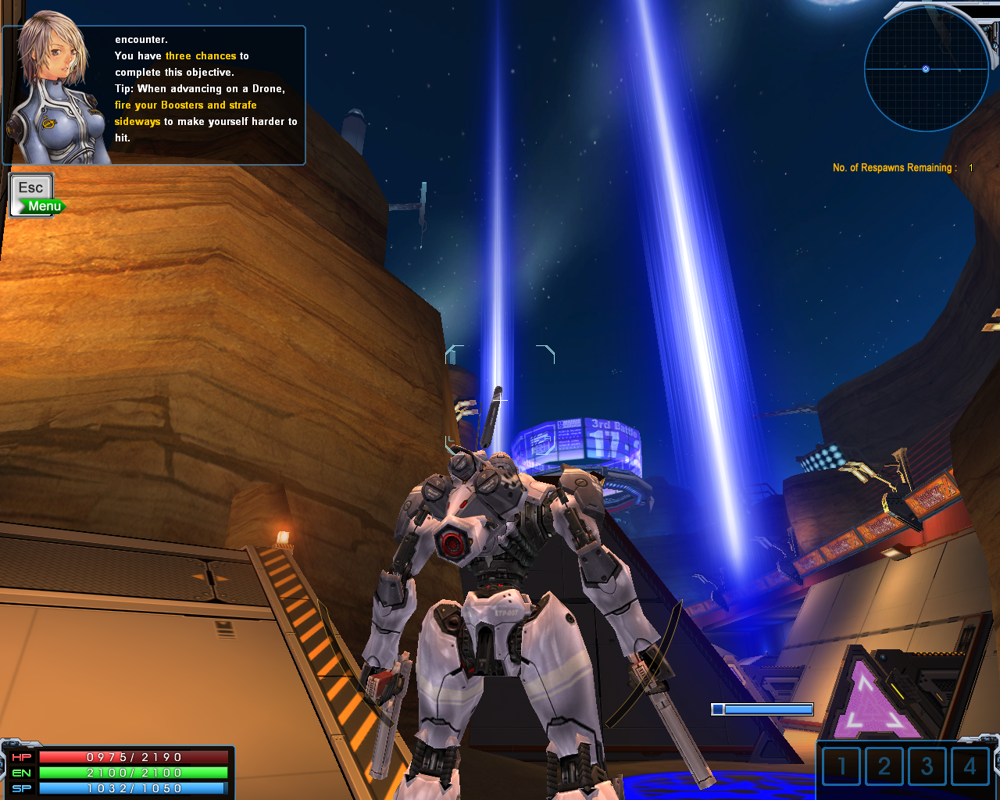1000x800 pixels.
Task: Select weapon slot 2
Action: [885, 767]
